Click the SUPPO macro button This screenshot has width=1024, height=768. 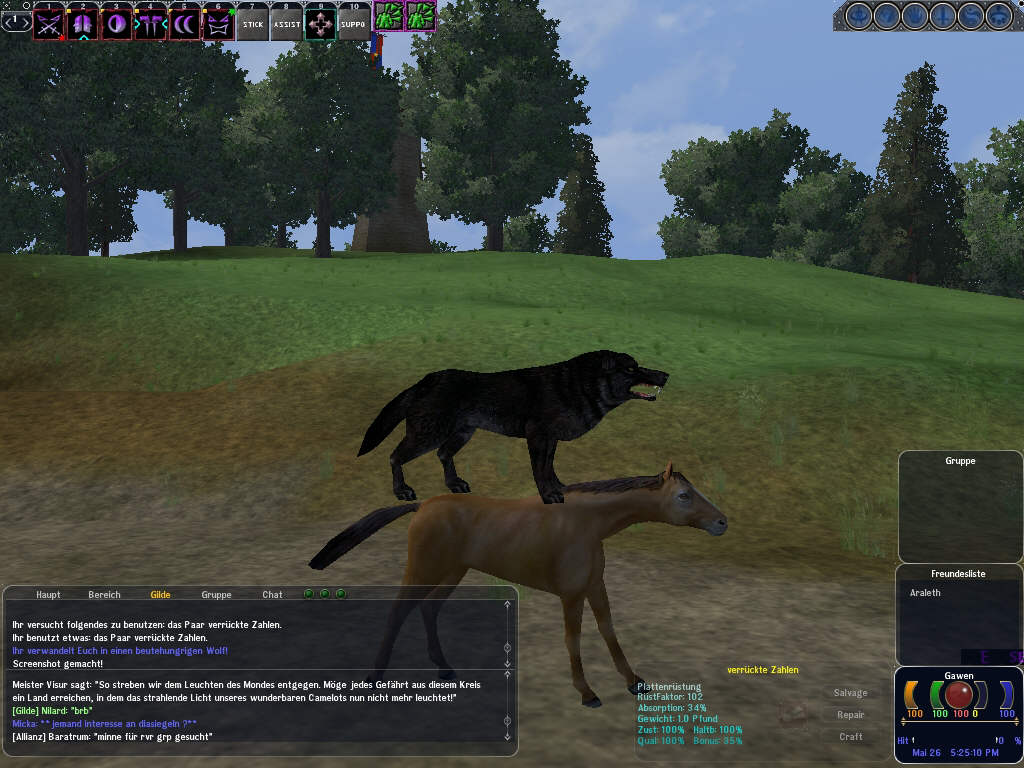pos(354,24)
